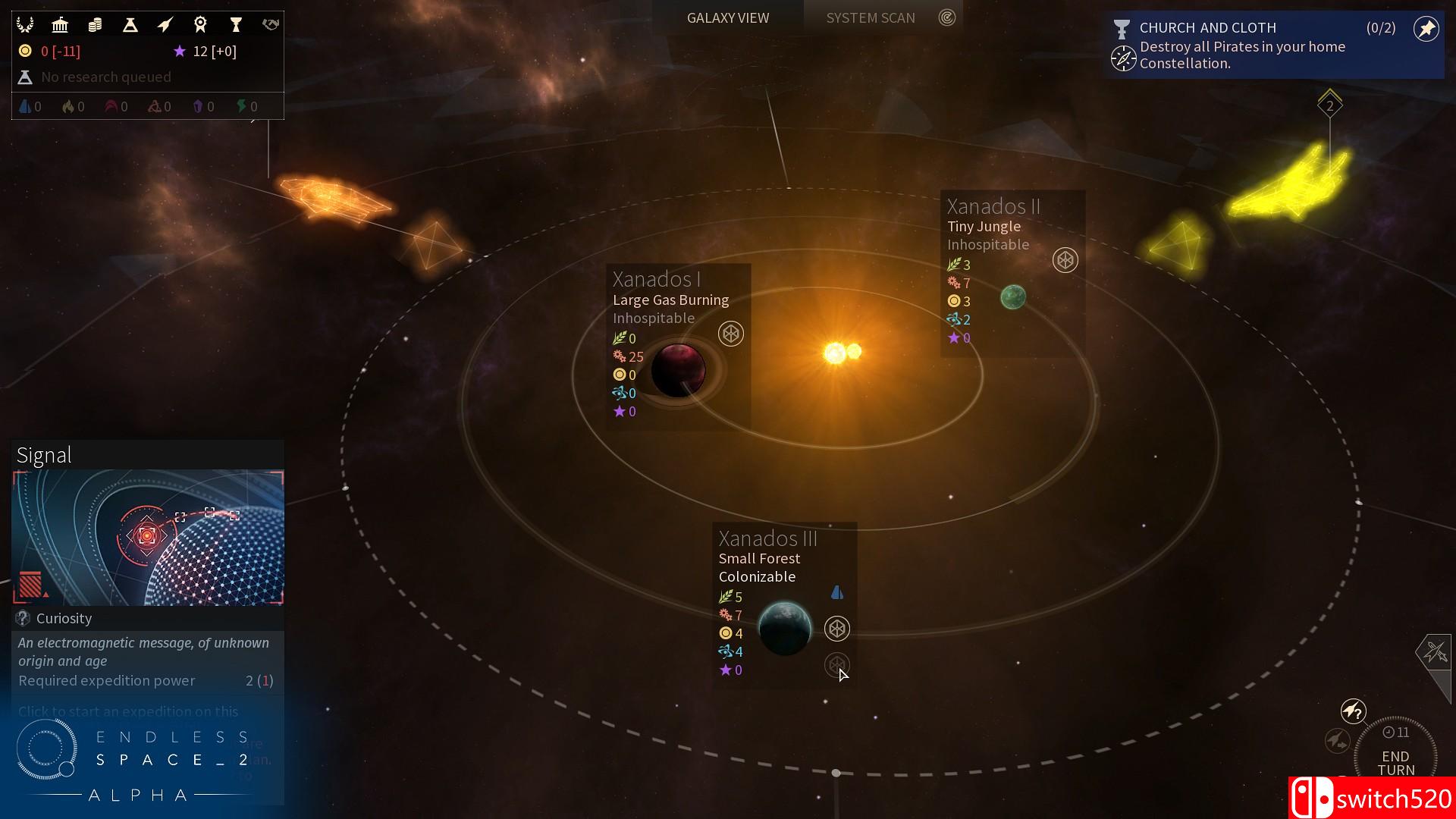Screen dimensions: 1456x819
Task: Switch to the Galaxy View tab
Action: coord(727,17)
